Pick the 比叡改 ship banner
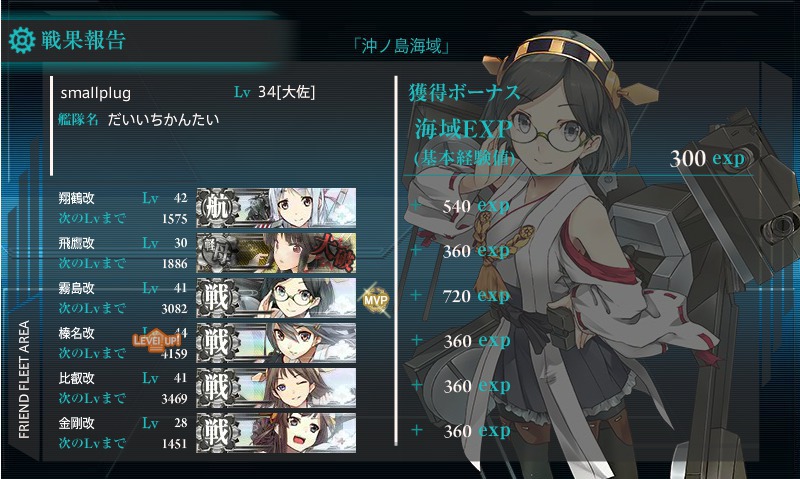The image size is (800, 479). [x=276, y=386]
